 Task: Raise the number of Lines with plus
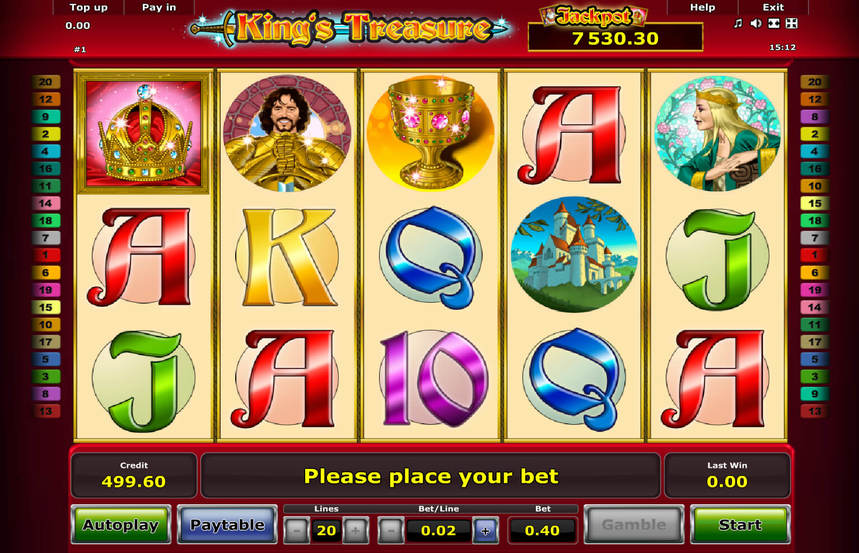tap(354, 530)
